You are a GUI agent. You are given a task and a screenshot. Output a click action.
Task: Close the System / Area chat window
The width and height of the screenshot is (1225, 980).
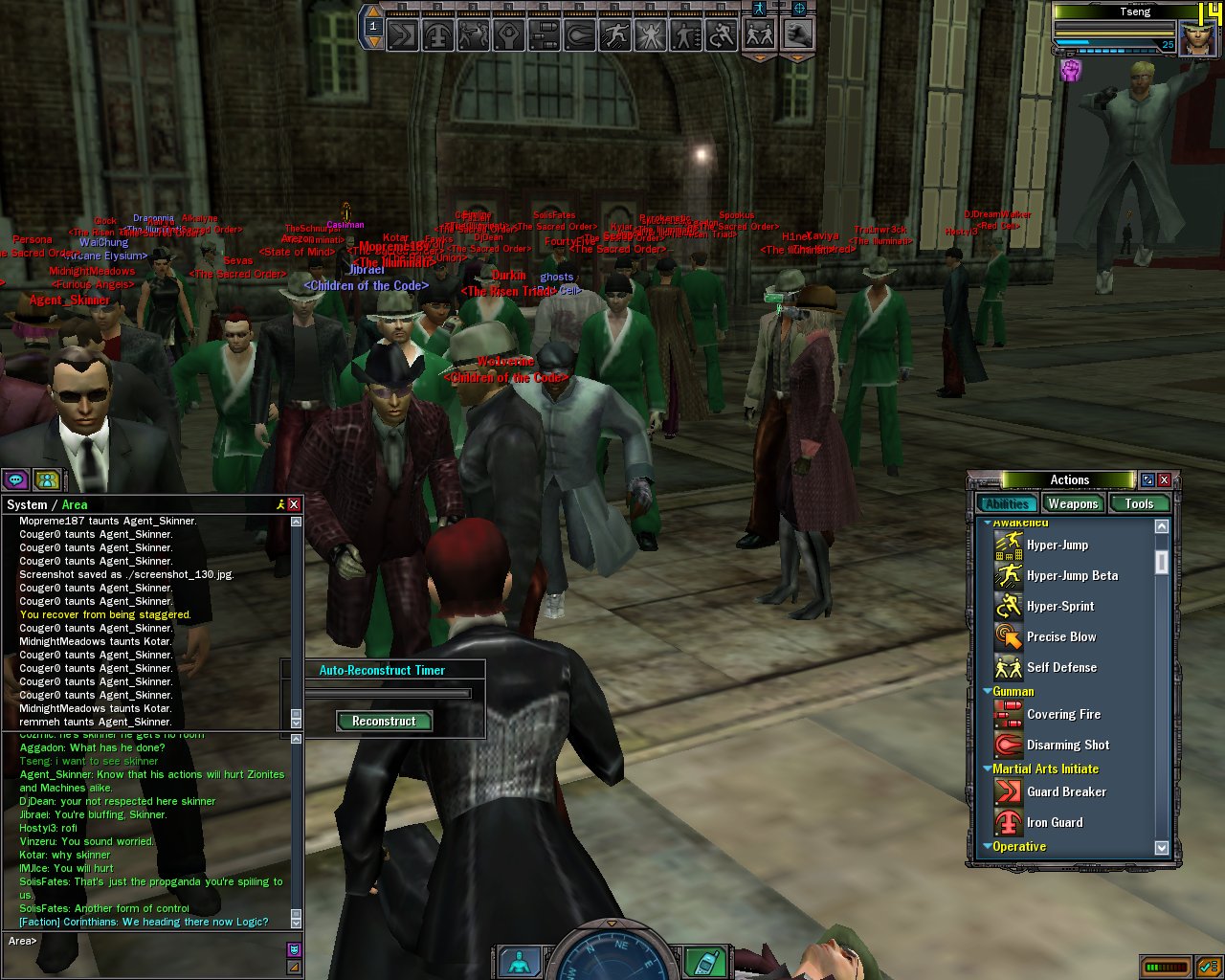click(294, 504)
